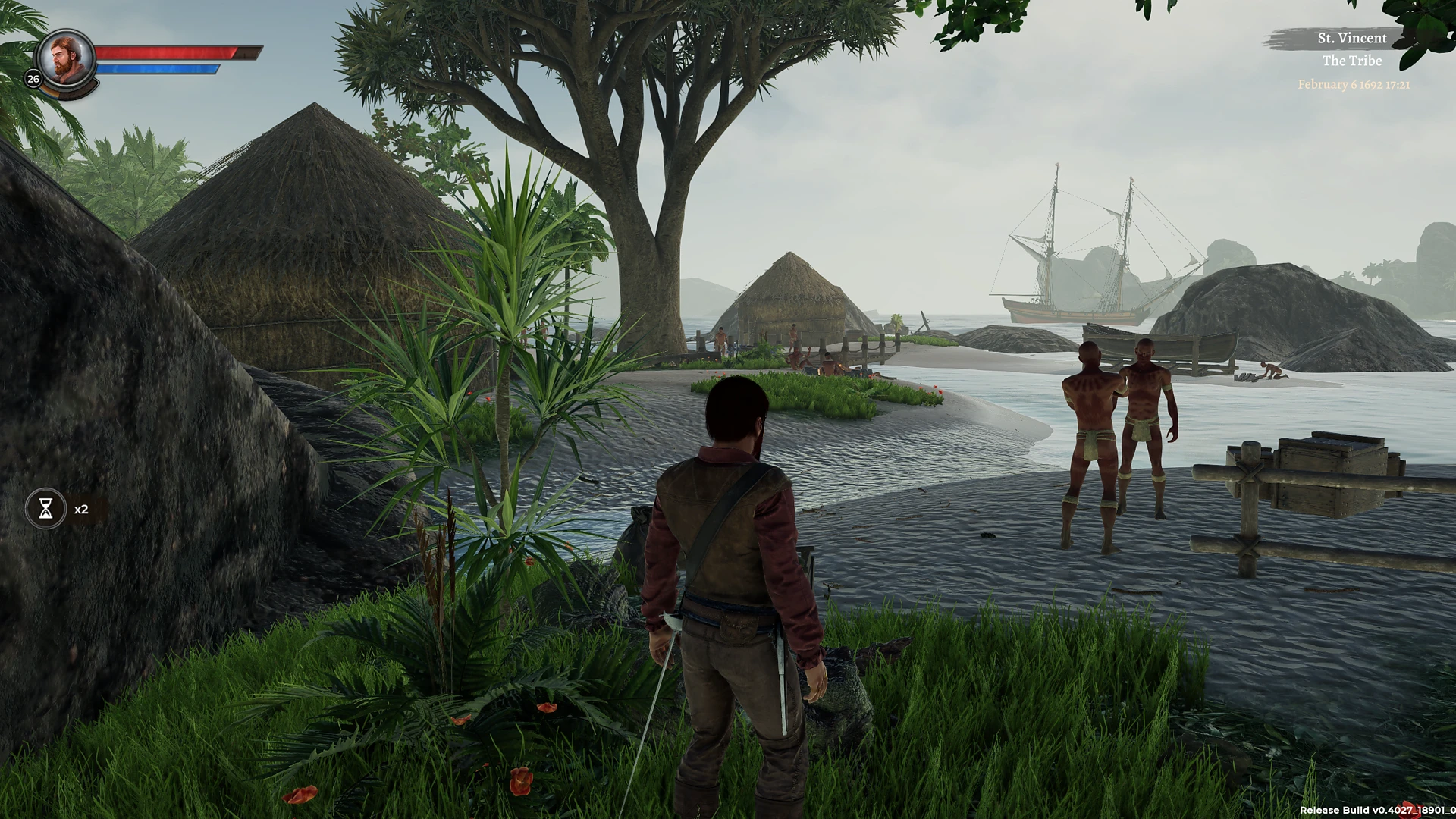Click the level badge showing 26
The image size is (1456, 819).
[x=32, y=77]
